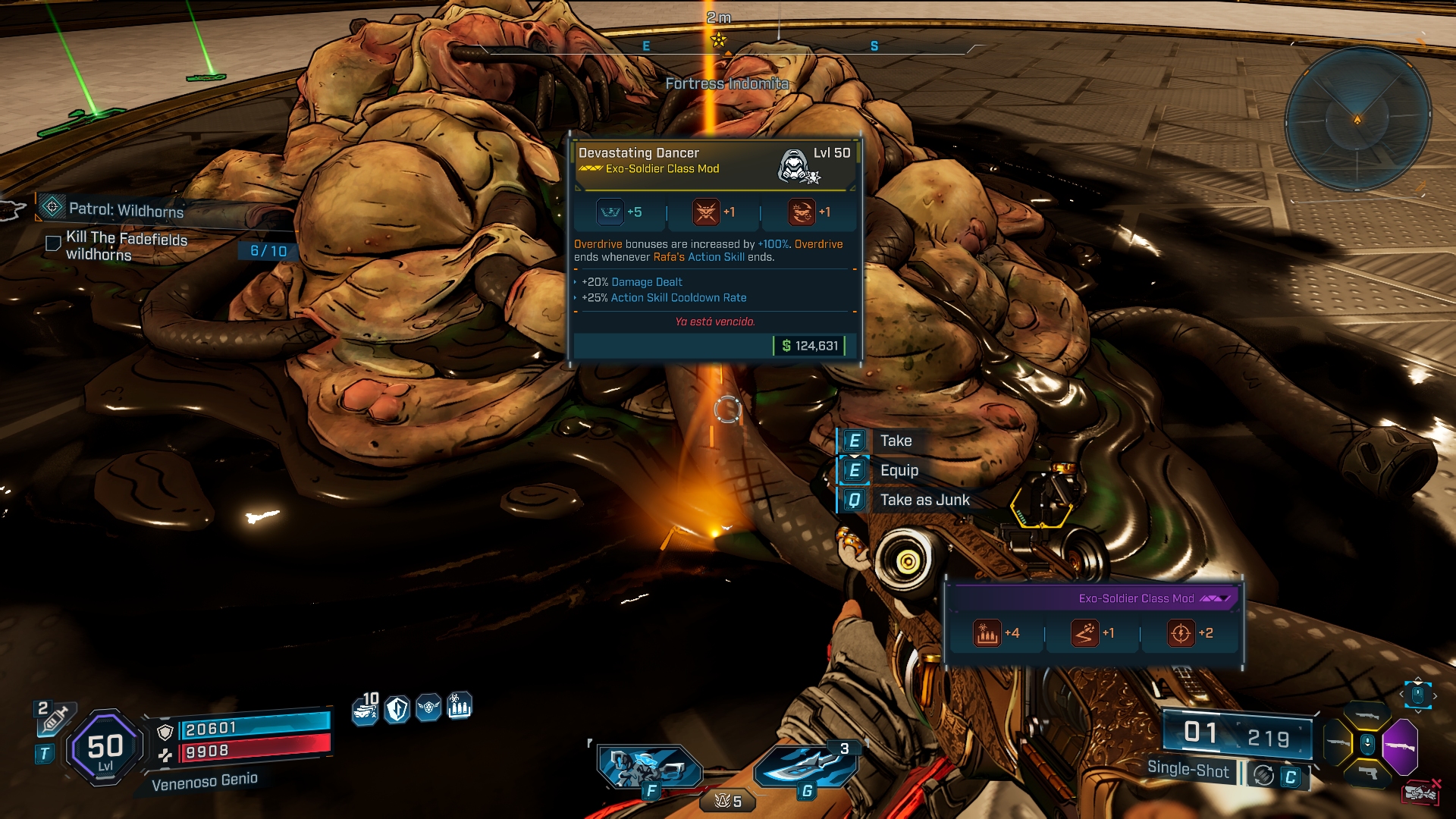Click the star objective marker on compass
Screen dimensions: 1456x819
[719, 40]
